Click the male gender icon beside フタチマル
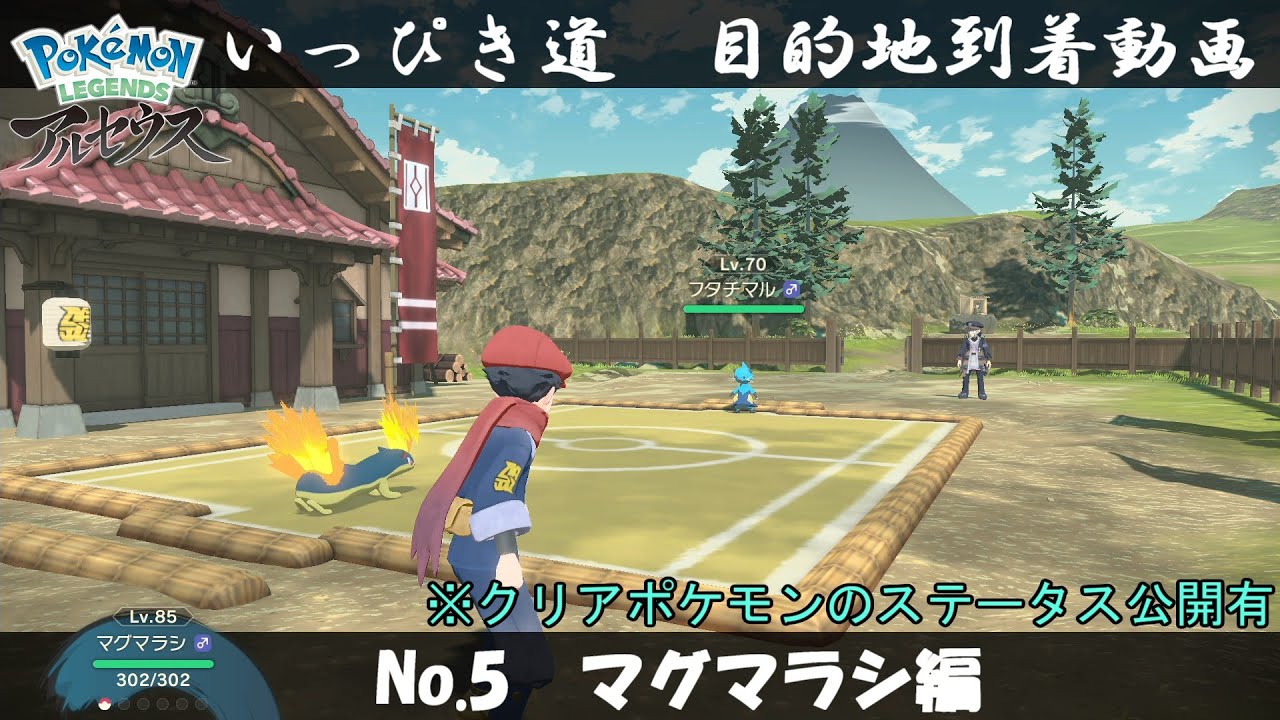The image size is (1280, 720). pyautogui.click(x=791, y=289)
